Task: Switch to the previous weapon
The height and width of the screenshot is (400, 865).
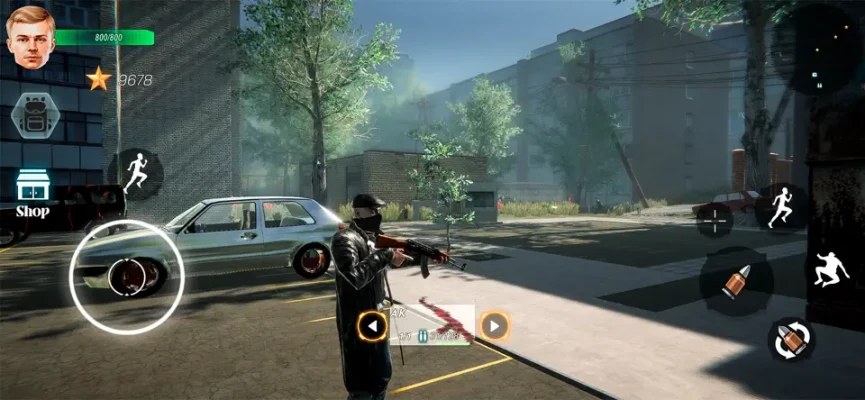Action: pyautogui.click(x=373, y=325)
